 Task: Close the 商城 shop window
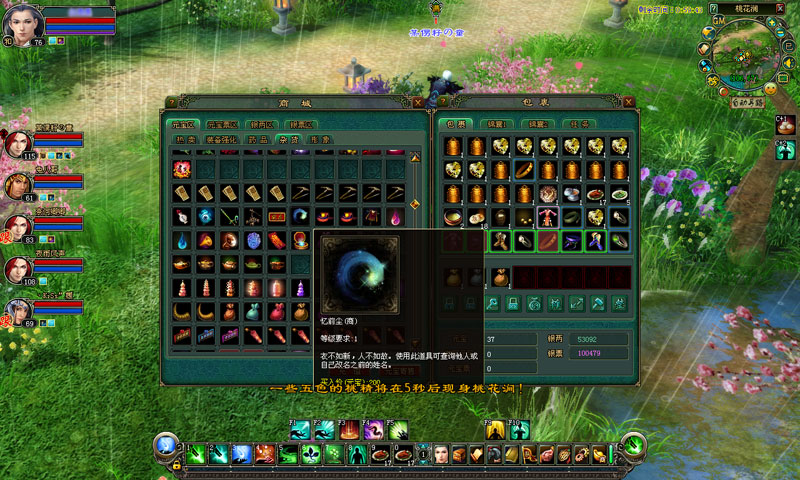(x=418, y=102)
